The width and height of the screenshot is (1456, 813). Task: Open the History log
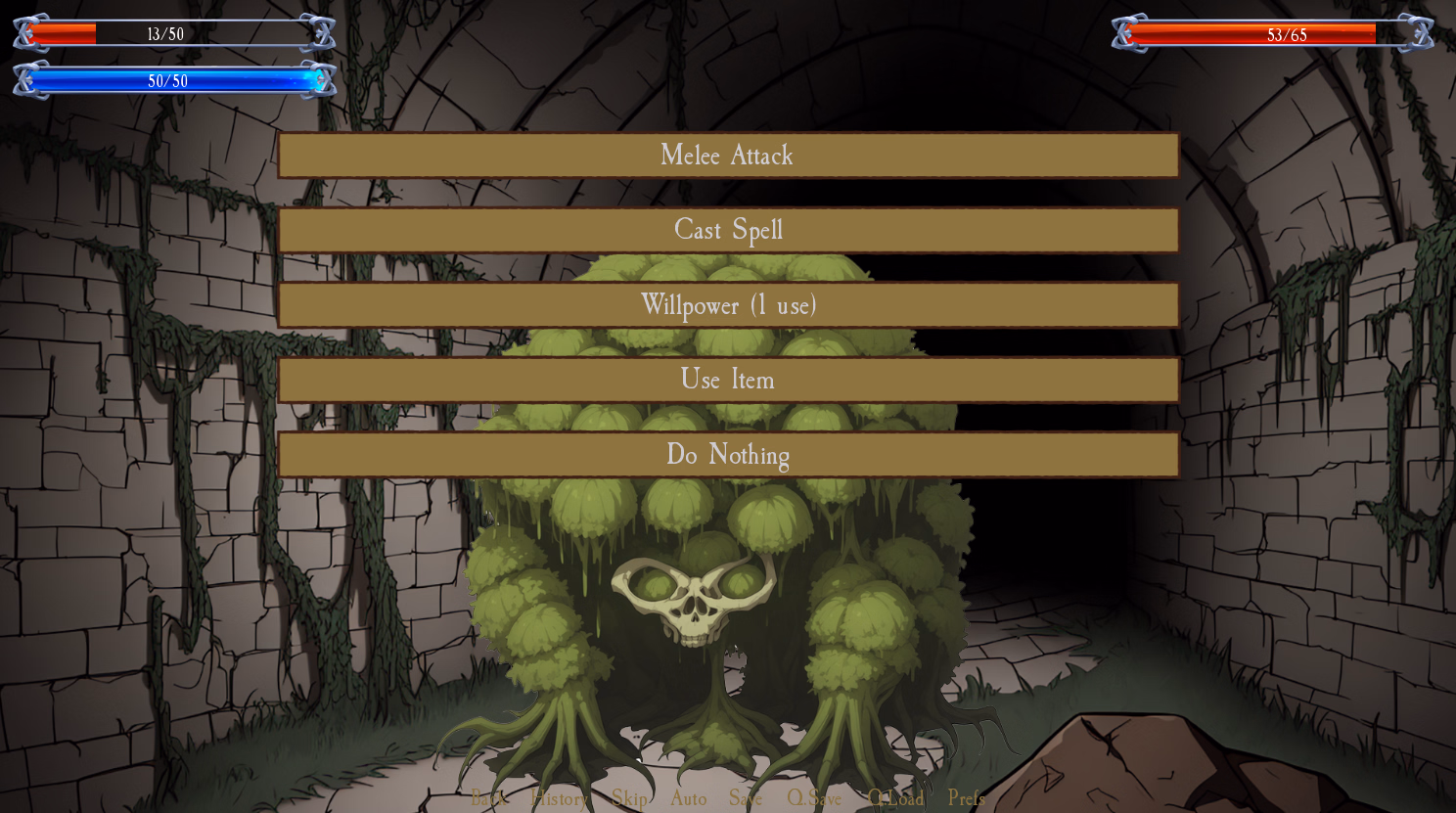click(x=558, y=799)
